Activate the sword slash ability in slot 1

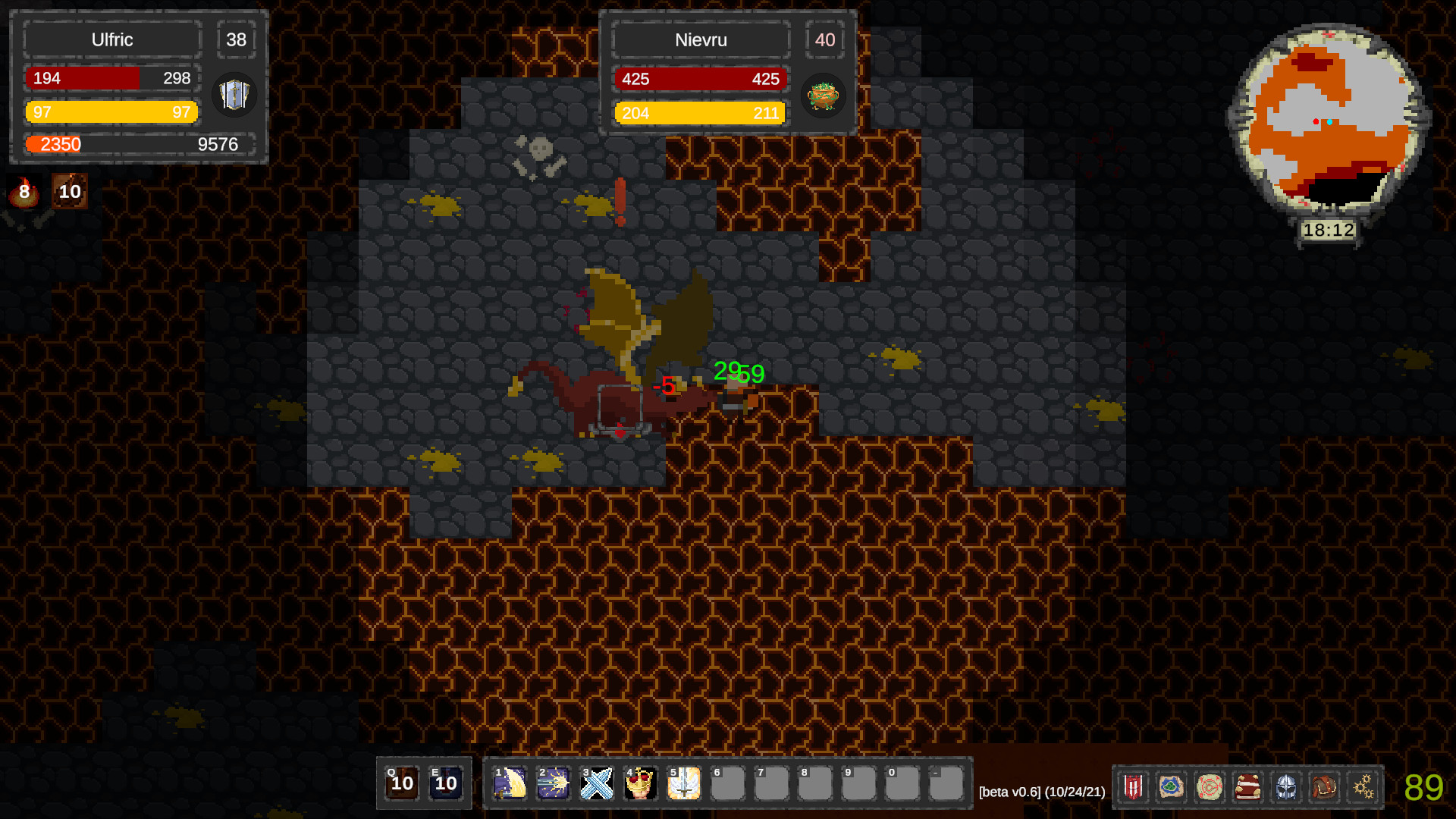(510, 783)
